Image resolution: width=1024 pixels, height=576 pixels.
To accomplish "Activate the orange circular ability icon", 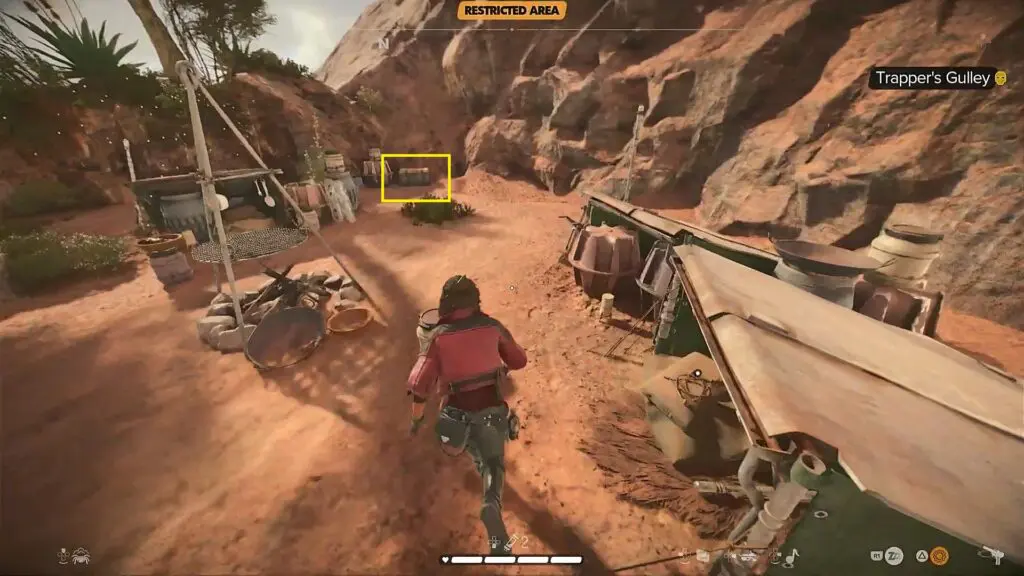I will (939, 555).
